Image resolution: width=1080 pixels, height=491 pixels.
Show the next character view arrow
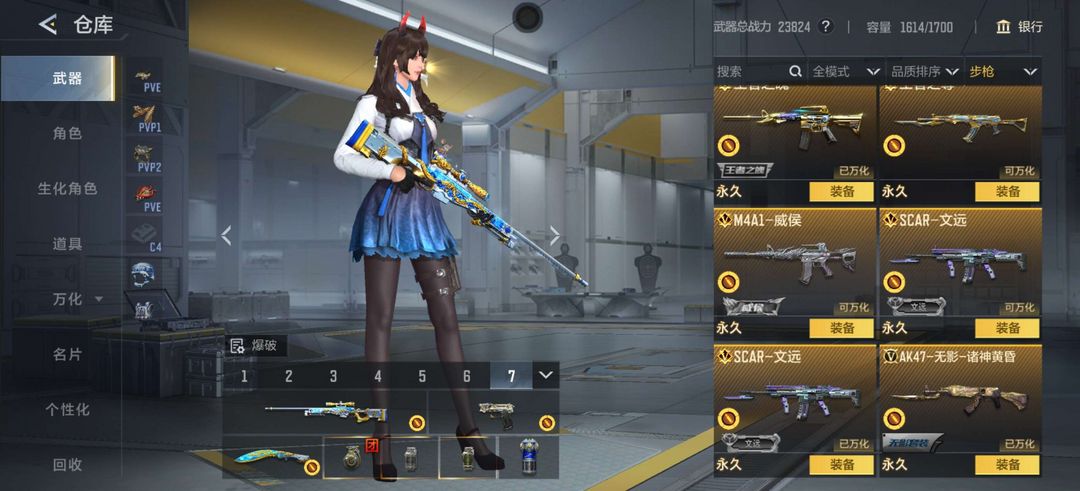point(555,236)
